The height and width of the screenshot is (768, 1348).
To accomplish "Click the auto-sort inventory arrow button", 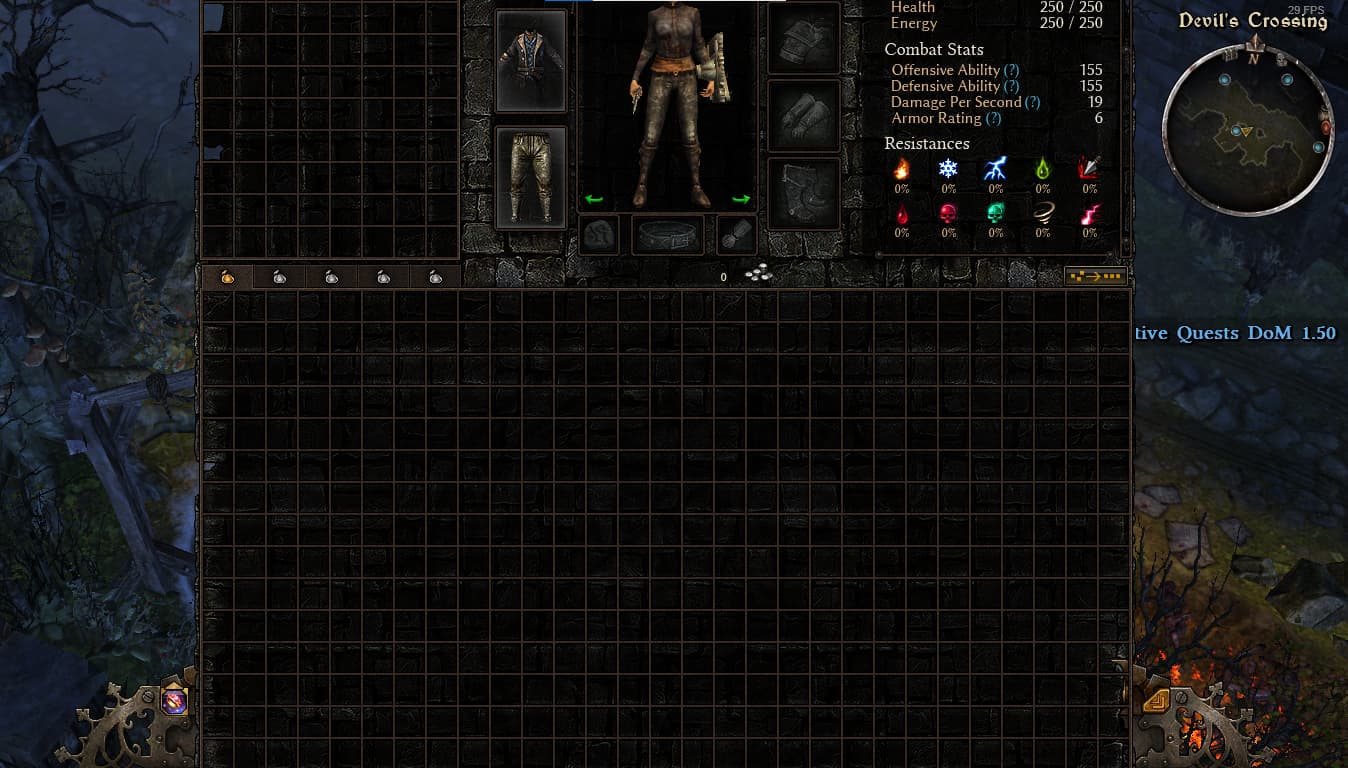I will point(1096,276).
